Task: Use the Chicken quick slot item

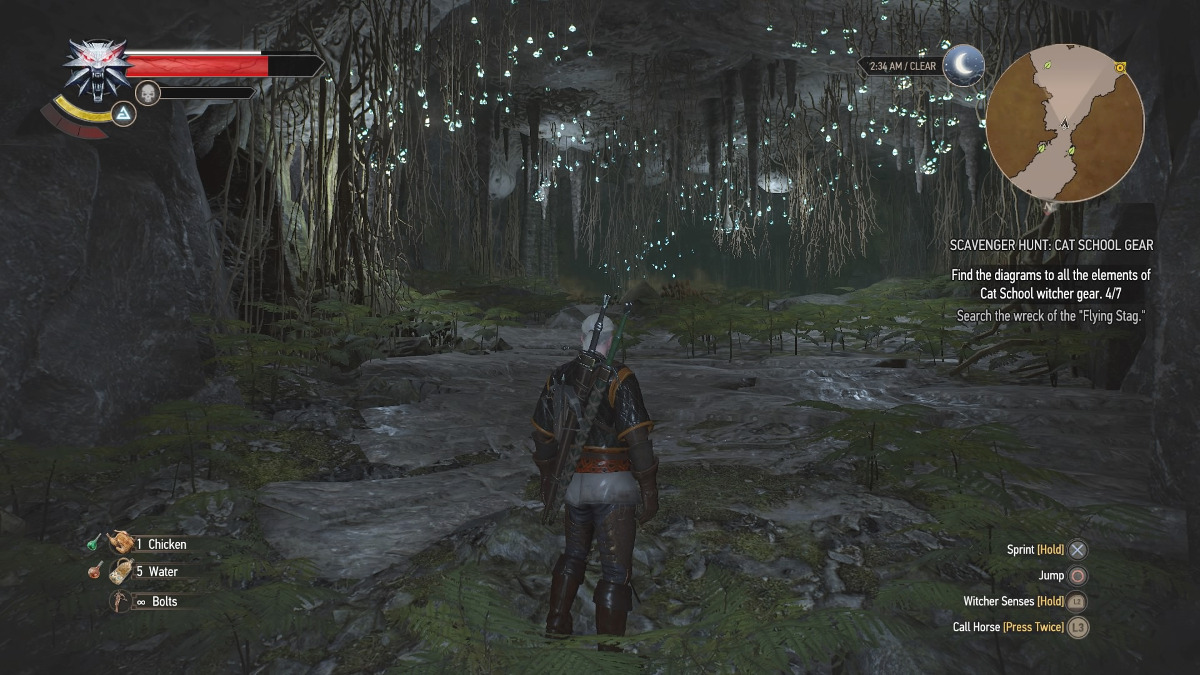Action: tap(122, 543)
